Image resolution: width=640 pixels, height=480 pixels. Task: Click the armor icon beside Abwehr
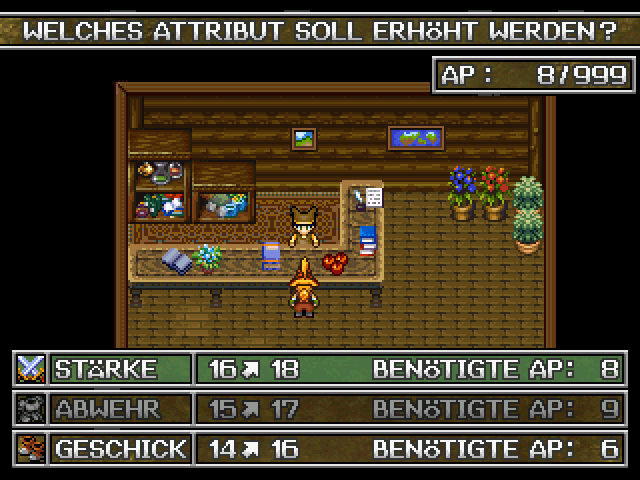(x=31, y=408)
